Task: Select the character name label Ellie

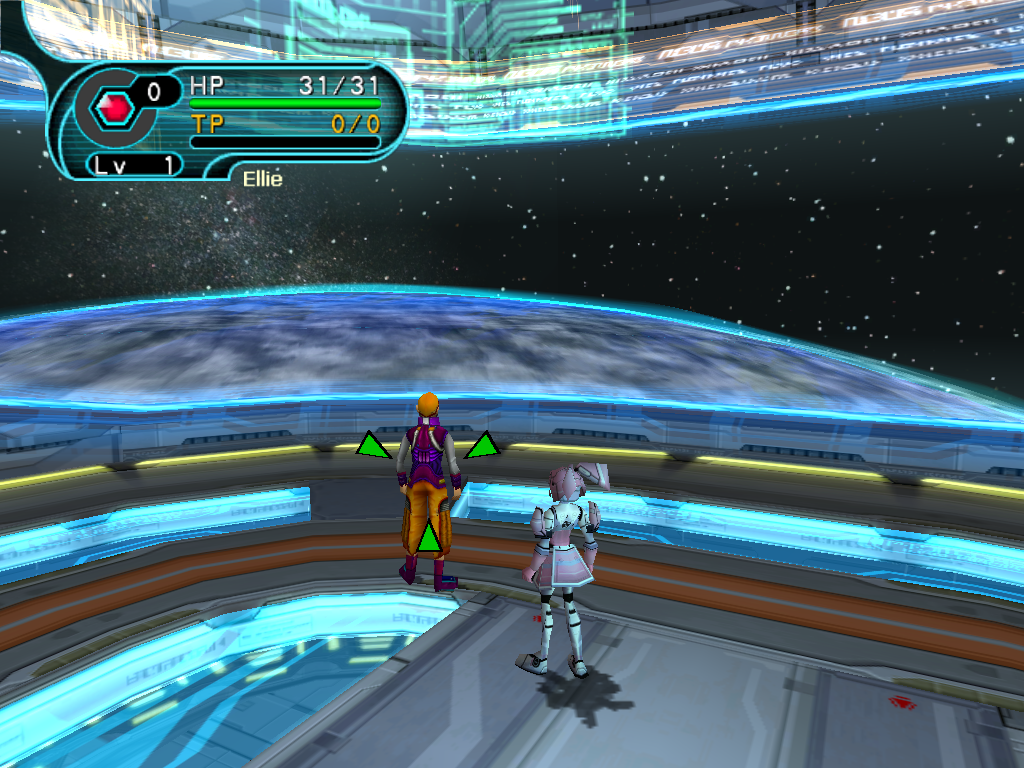Action: (x=262, y=179)
